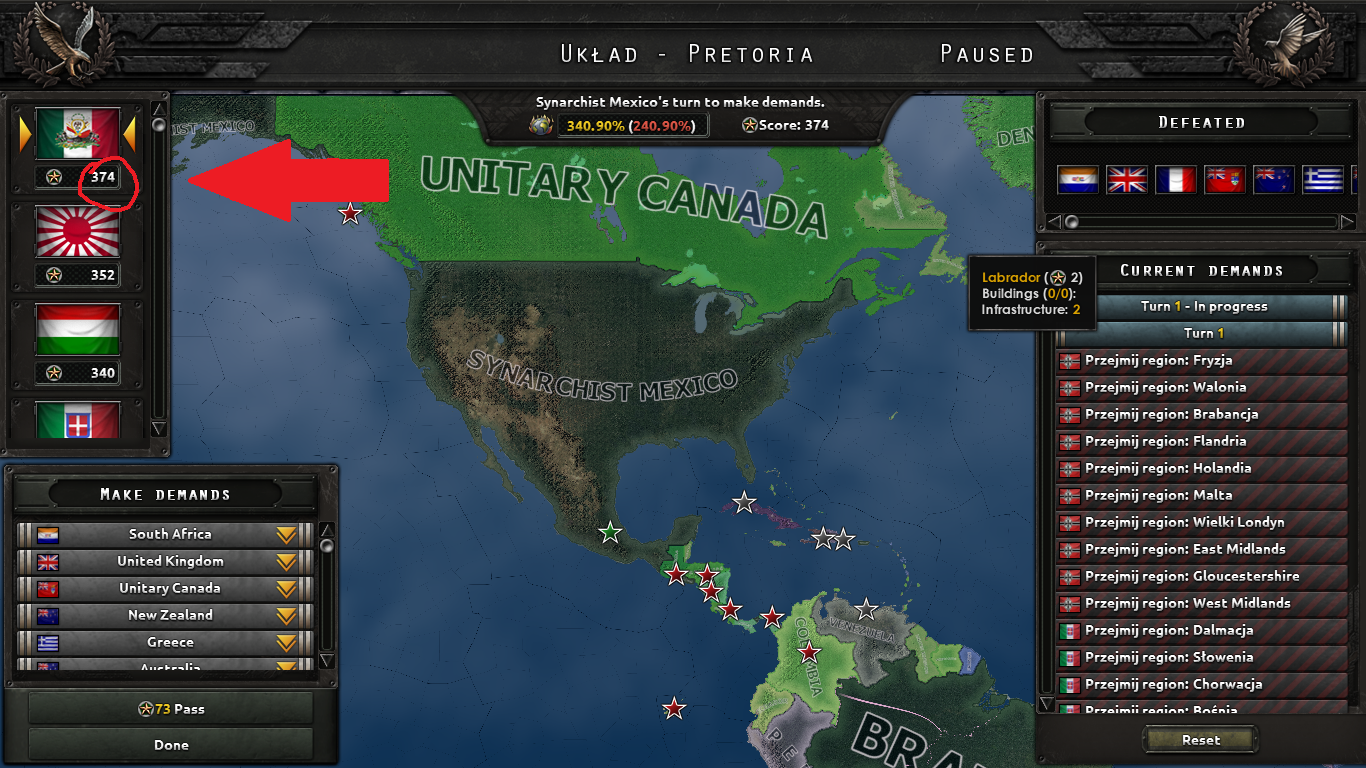The width and height of the screenshot is (1366, 768).
Task: Expand the Unitary Canada demands dropdown
Action: click(x=287, y=588)
